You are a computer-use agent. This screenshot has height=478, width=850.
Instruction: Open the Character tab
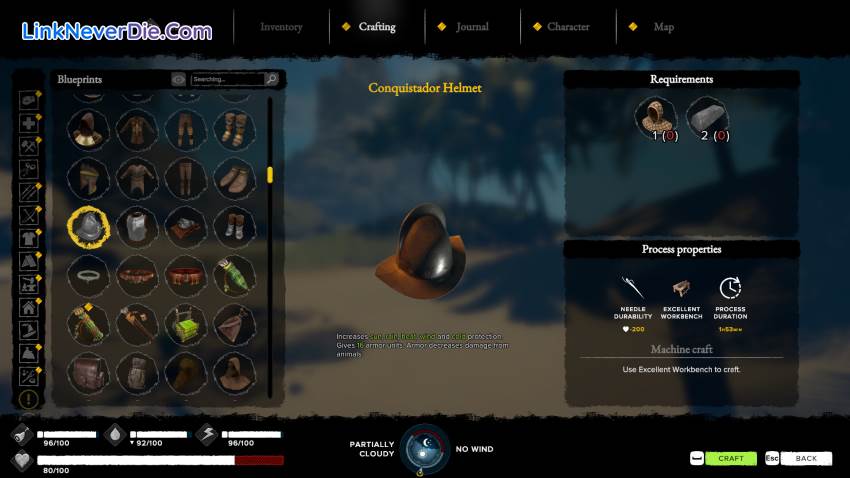point(568,27)
